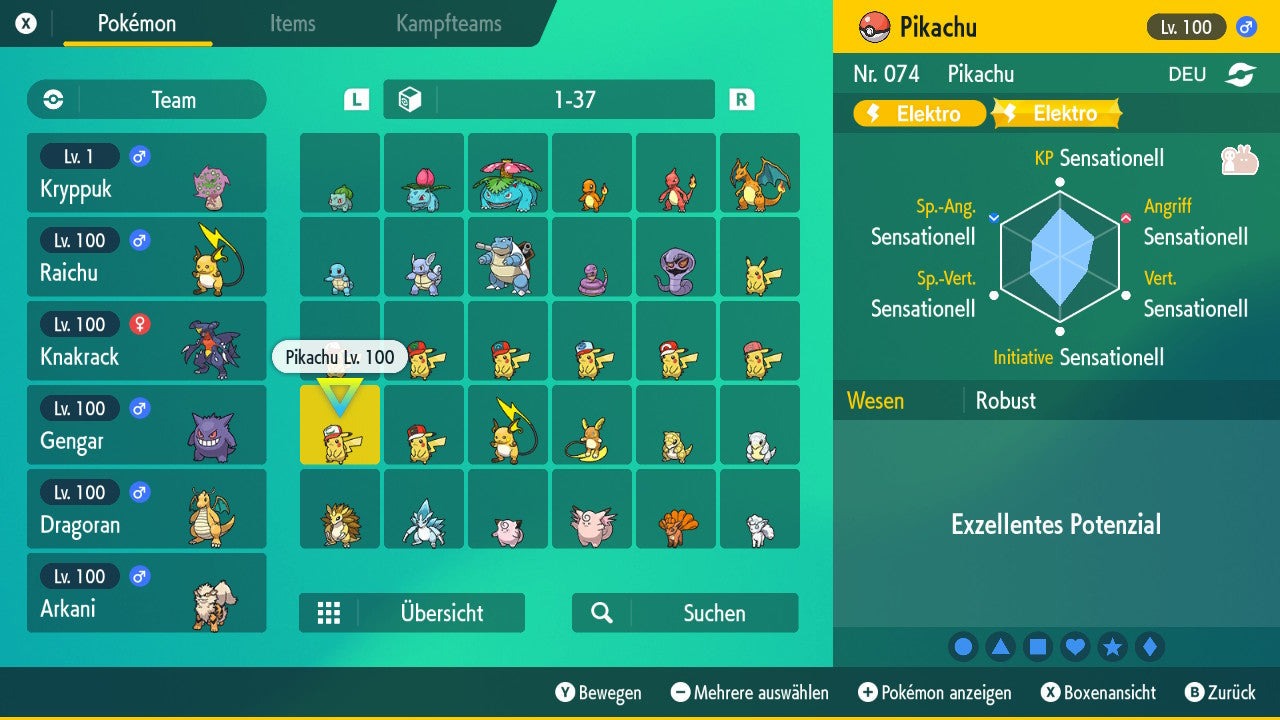This screenshot has height=720, width=1280.
Task: Open the Übersicht grid icon
Action: tap(330, 612)
